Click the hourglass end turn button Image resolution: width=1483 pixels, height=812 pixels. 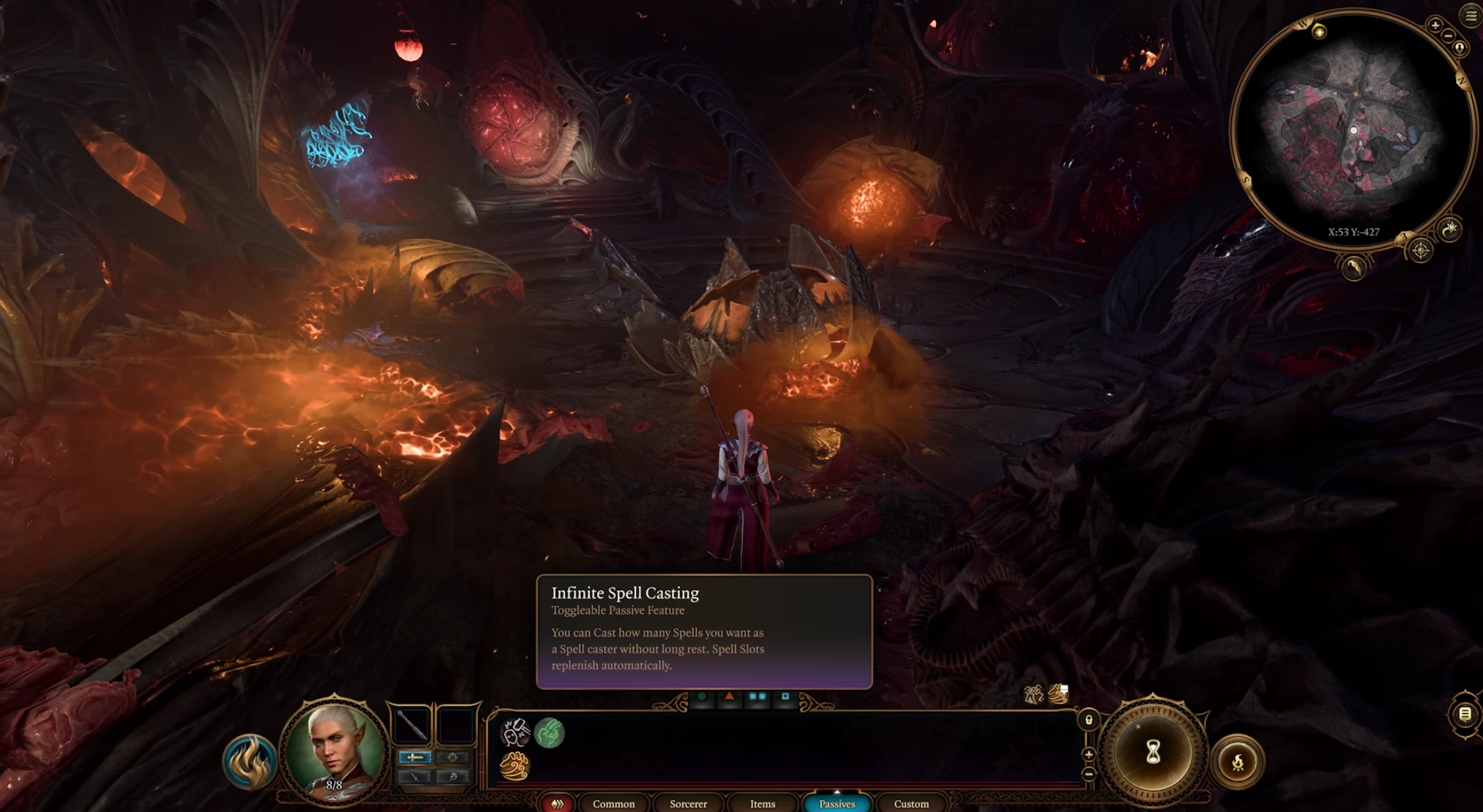coord(1153,752)
